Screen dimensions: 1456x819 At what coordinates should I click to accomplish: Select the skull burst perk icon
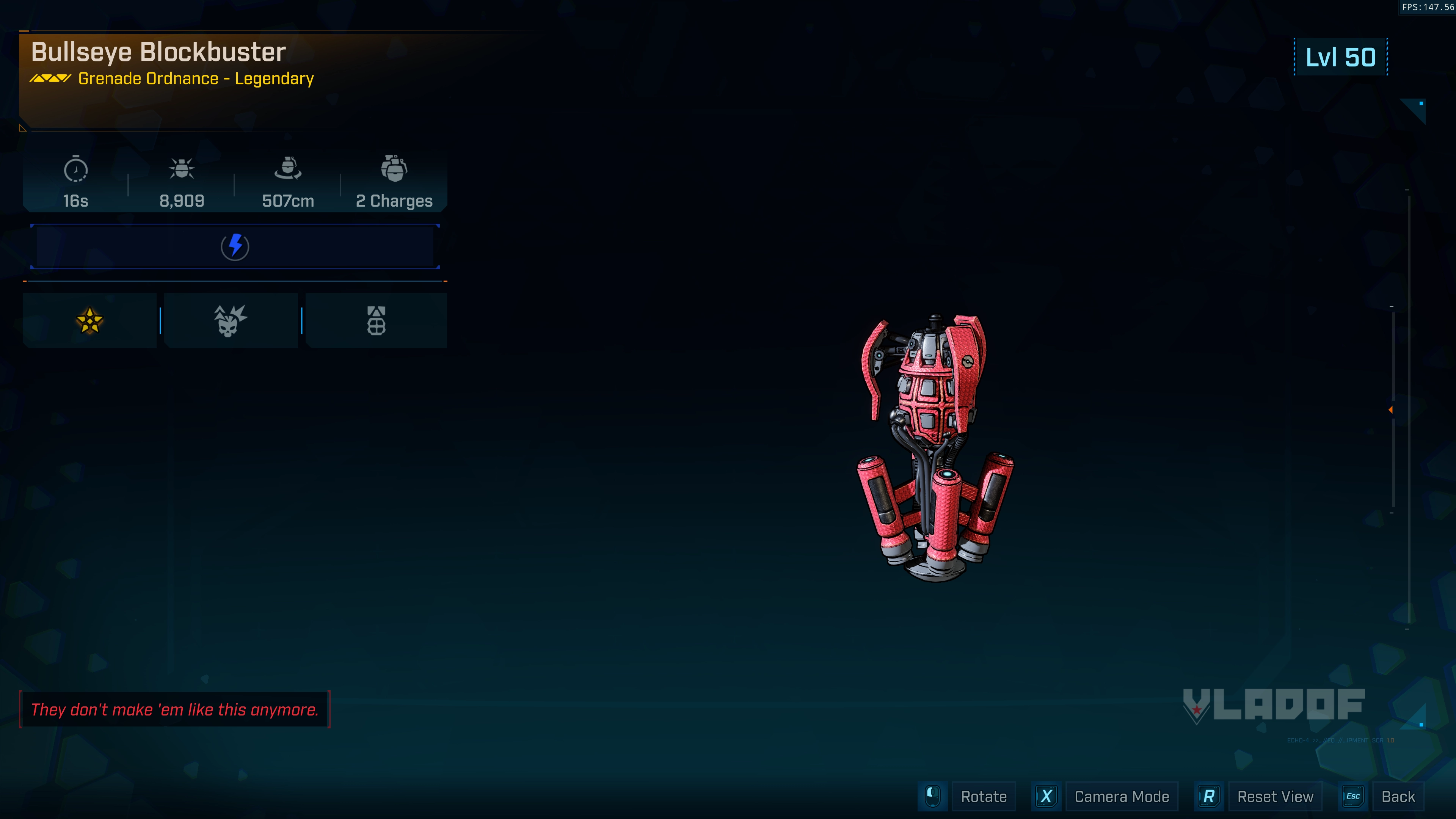coord(230,320)
